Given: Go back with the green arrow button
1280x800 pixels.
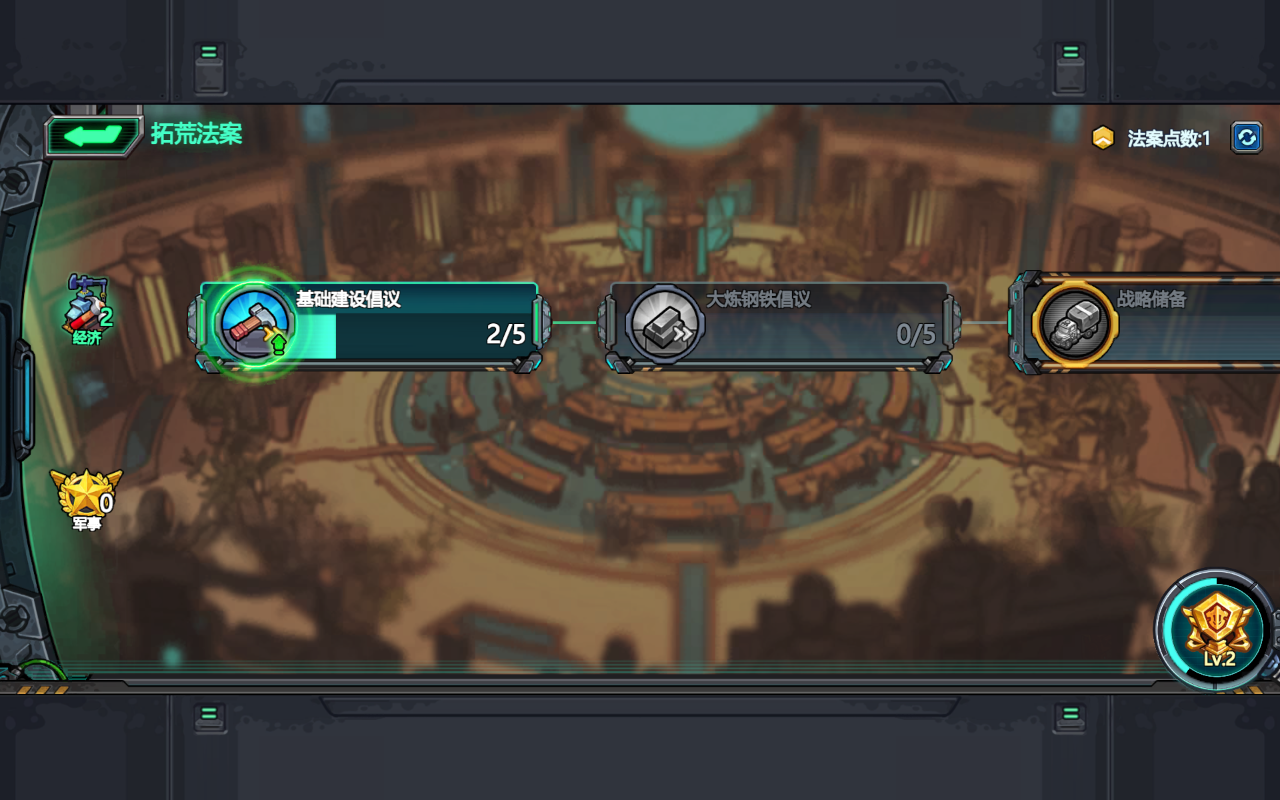Looking at the screenshot, I should pos(93,136).
